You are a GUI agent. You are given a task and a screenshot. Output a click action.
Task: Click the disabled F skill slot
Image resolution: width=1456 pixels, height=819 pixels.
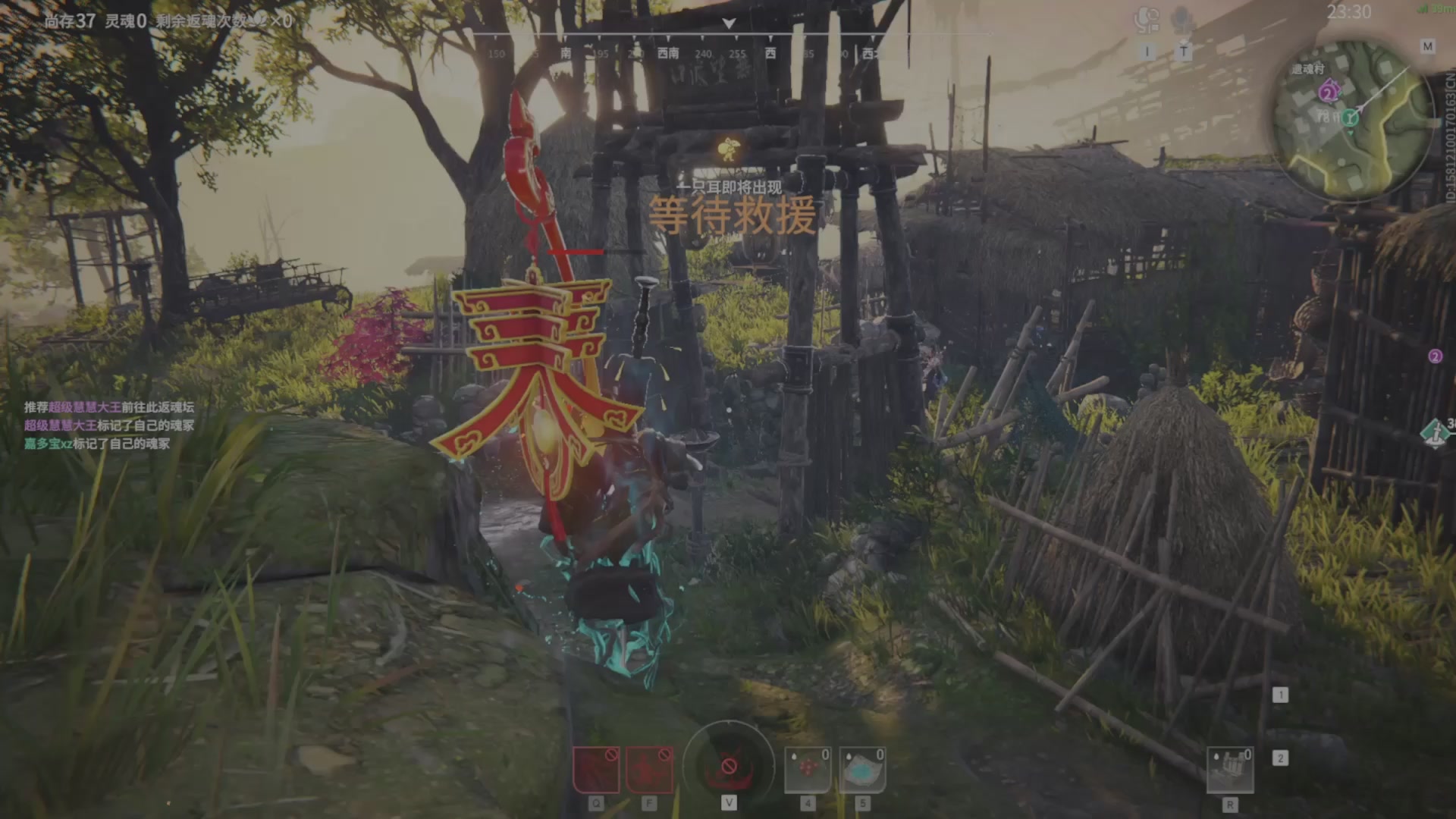click(649, 770)
